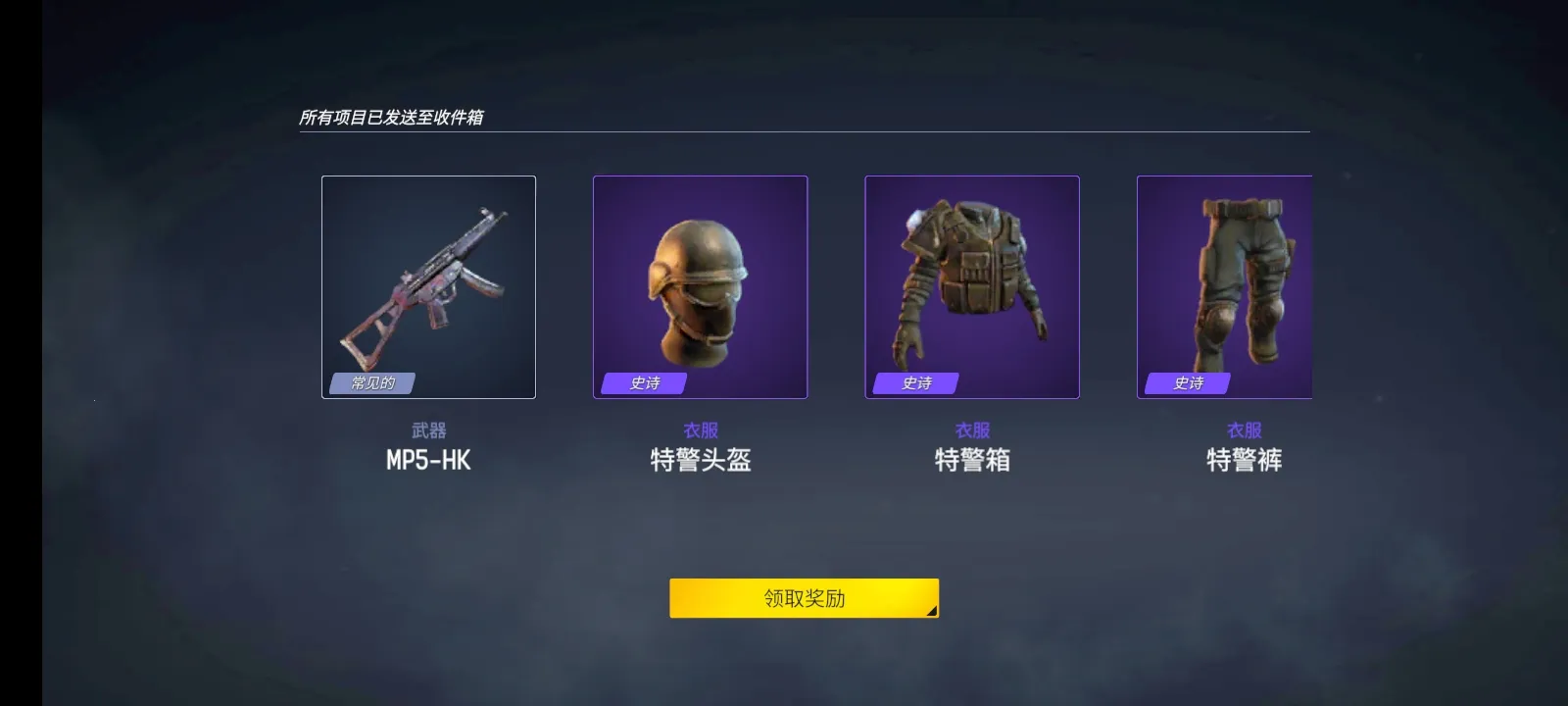Click the 衣服 label under 特警头盔

tap(699, 429)
